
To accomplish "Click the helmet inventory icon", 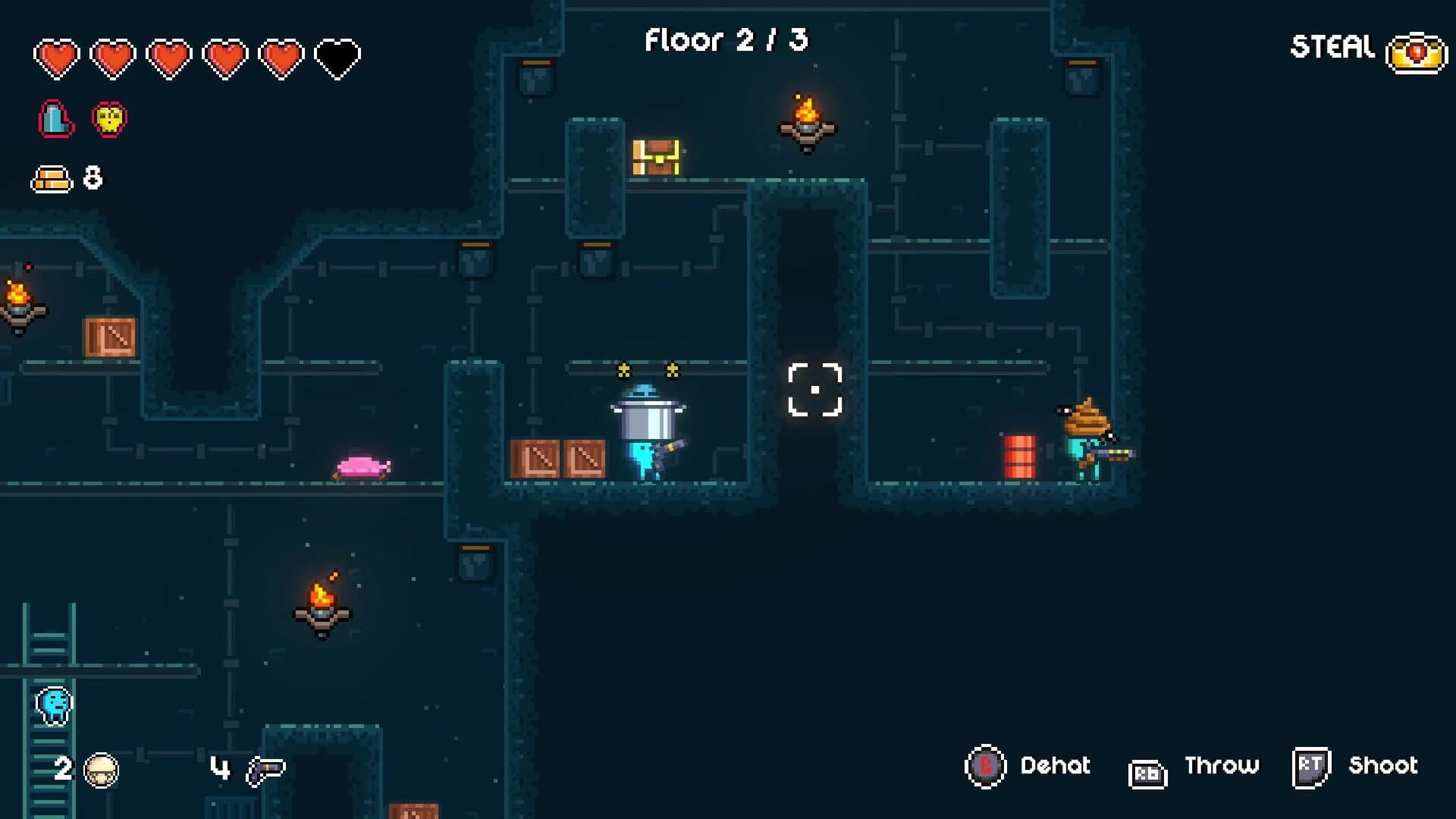I will click(x=102, y=768).
